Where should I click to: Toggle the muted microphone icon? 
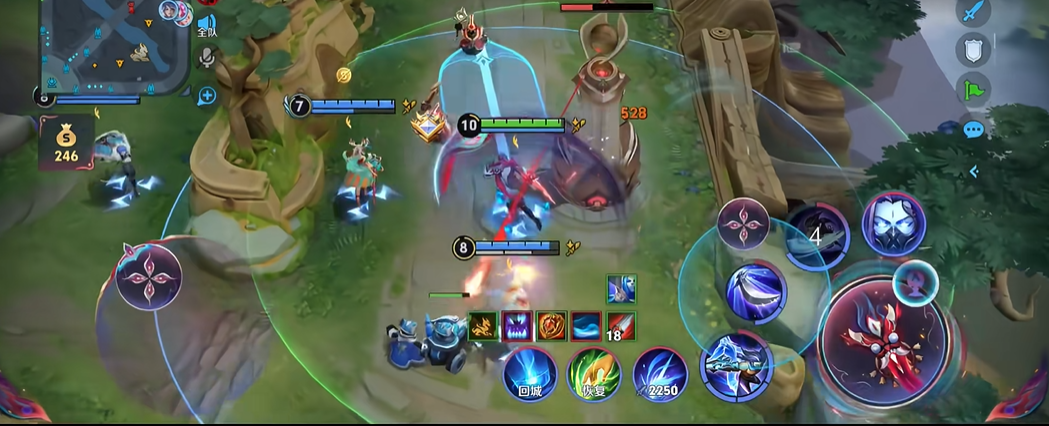(207, 57)
